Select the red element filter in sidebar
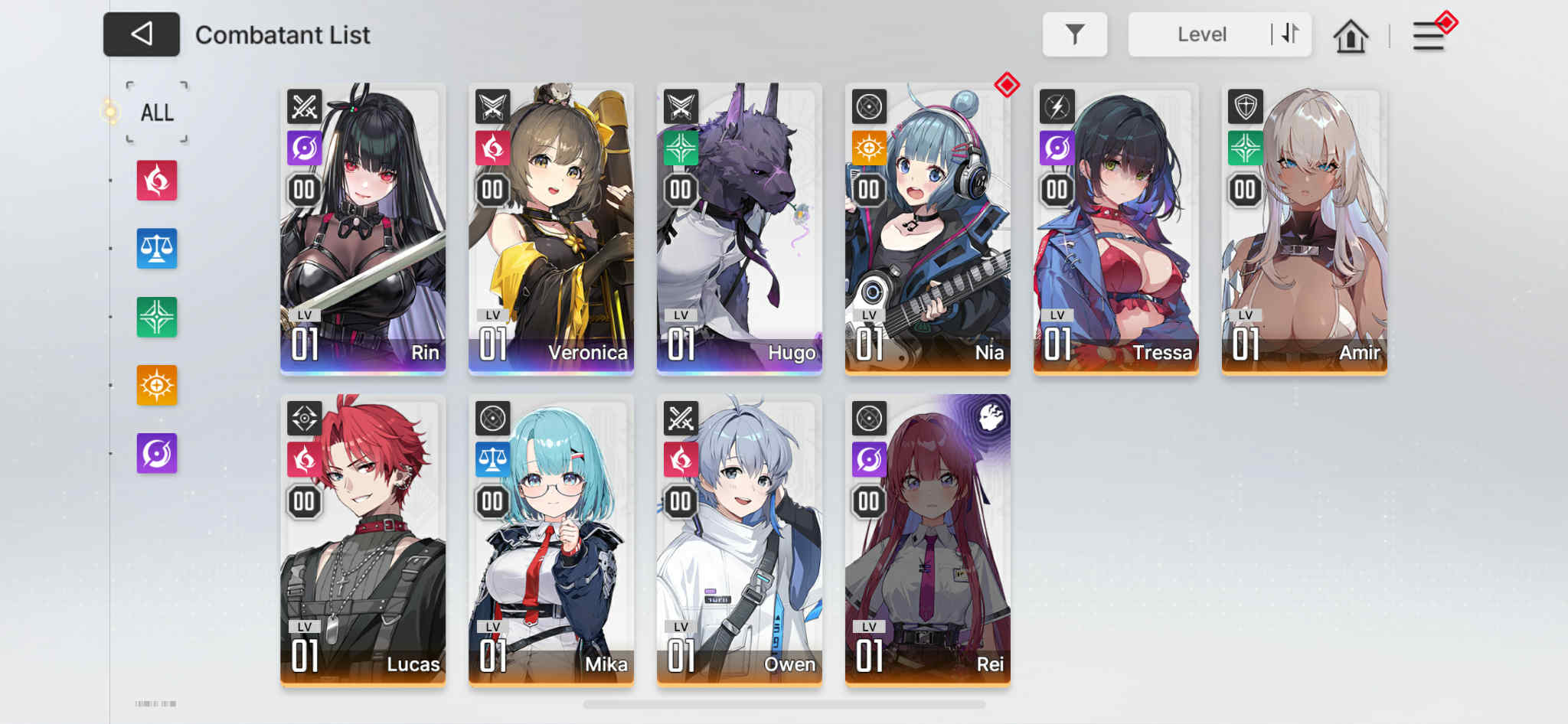 156,182
